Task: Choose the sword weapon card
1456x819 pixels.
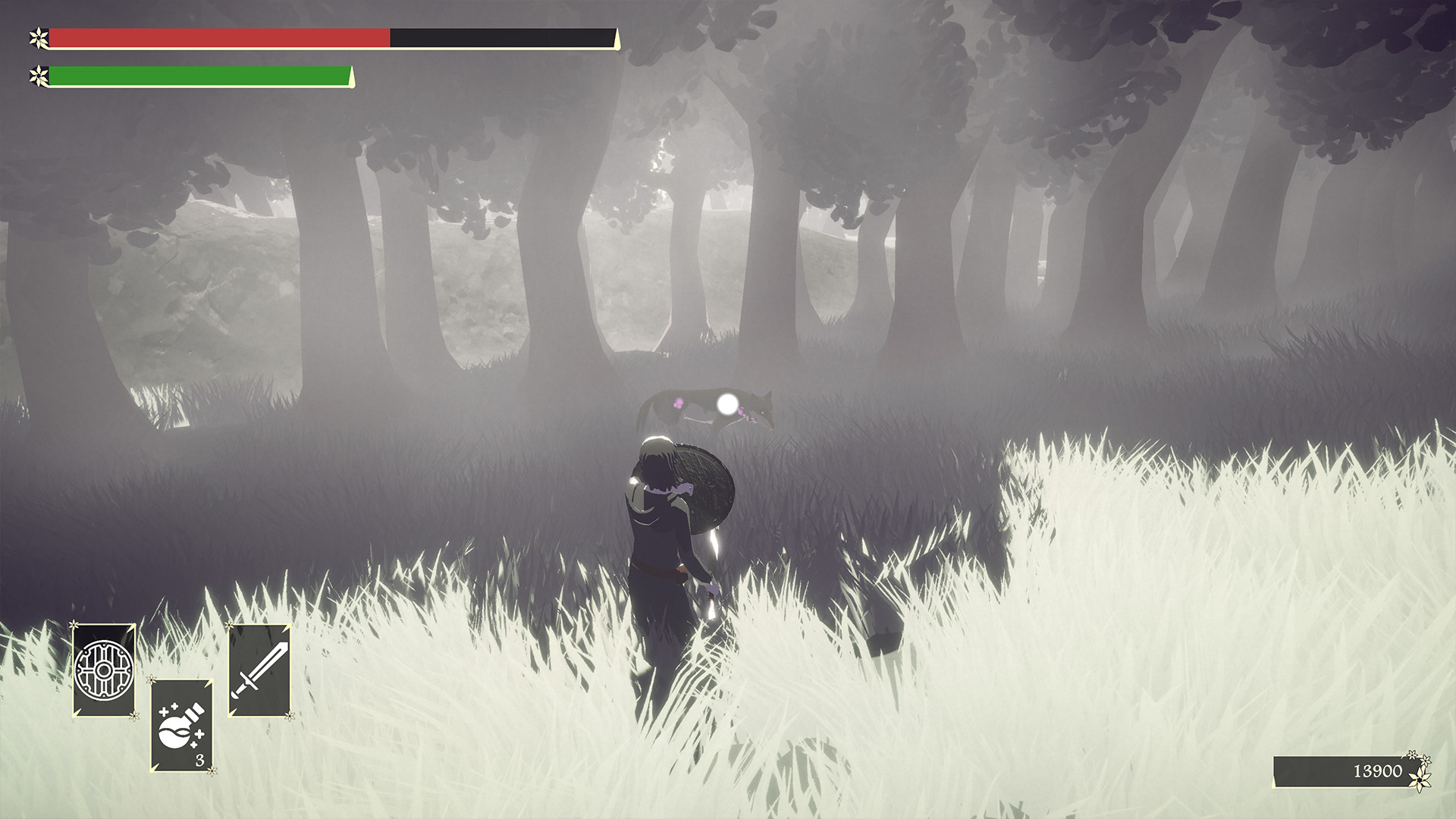Action: 259,670
